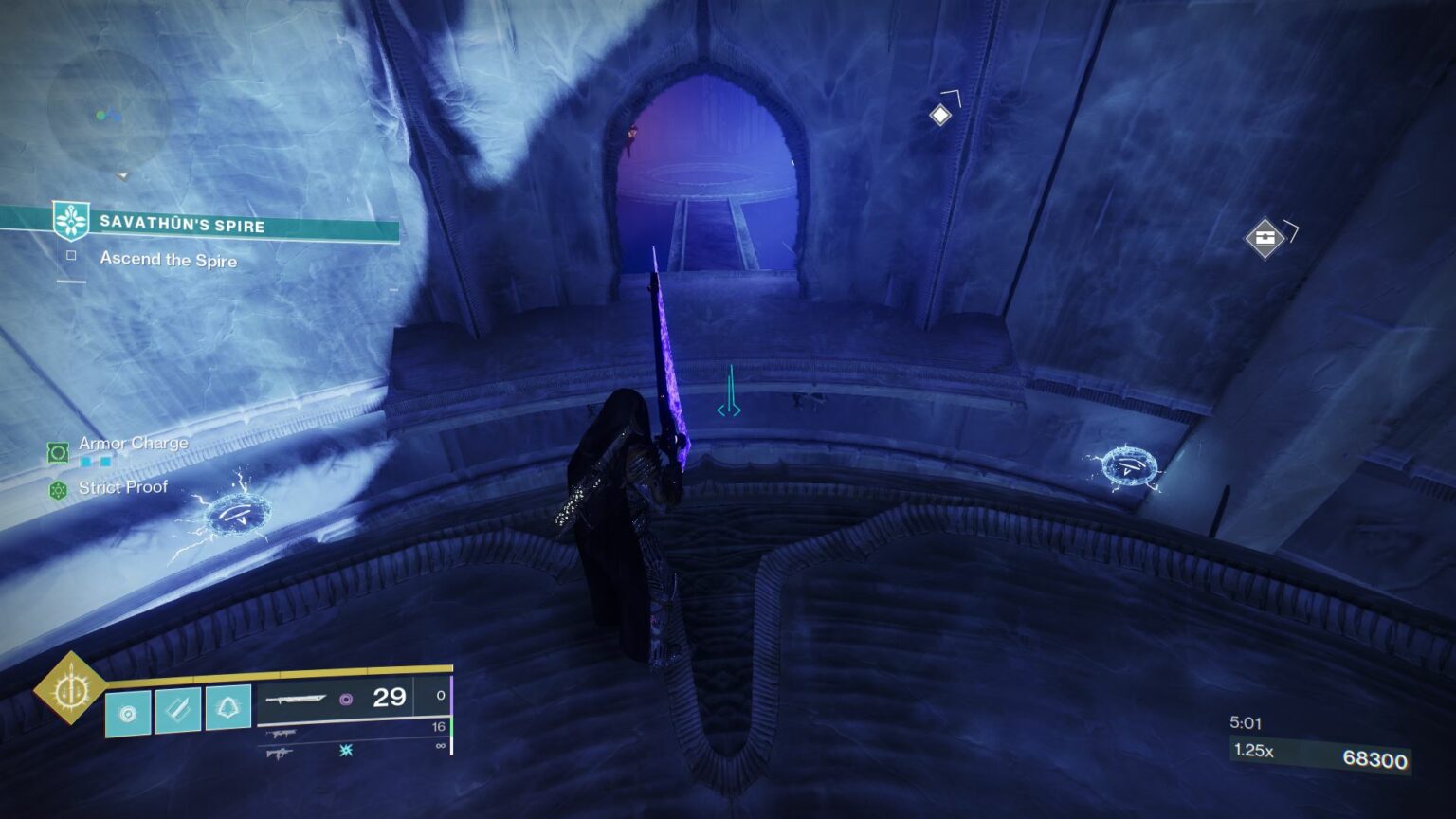
Task: Select the auto rifle heavy slot entry
Action: pos(282,754)
